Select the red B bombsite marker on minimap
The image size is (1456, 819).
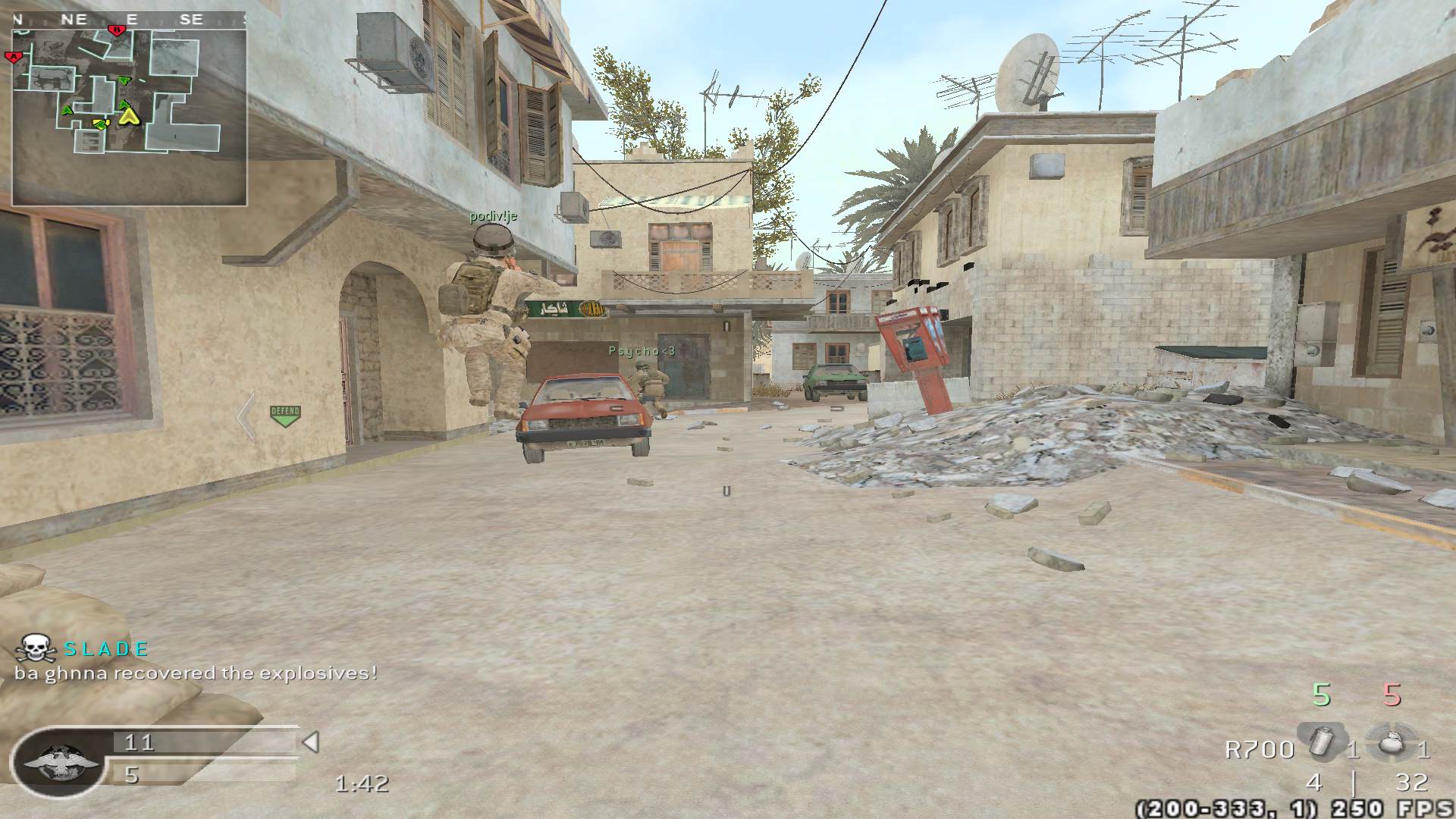click(117, 30)
